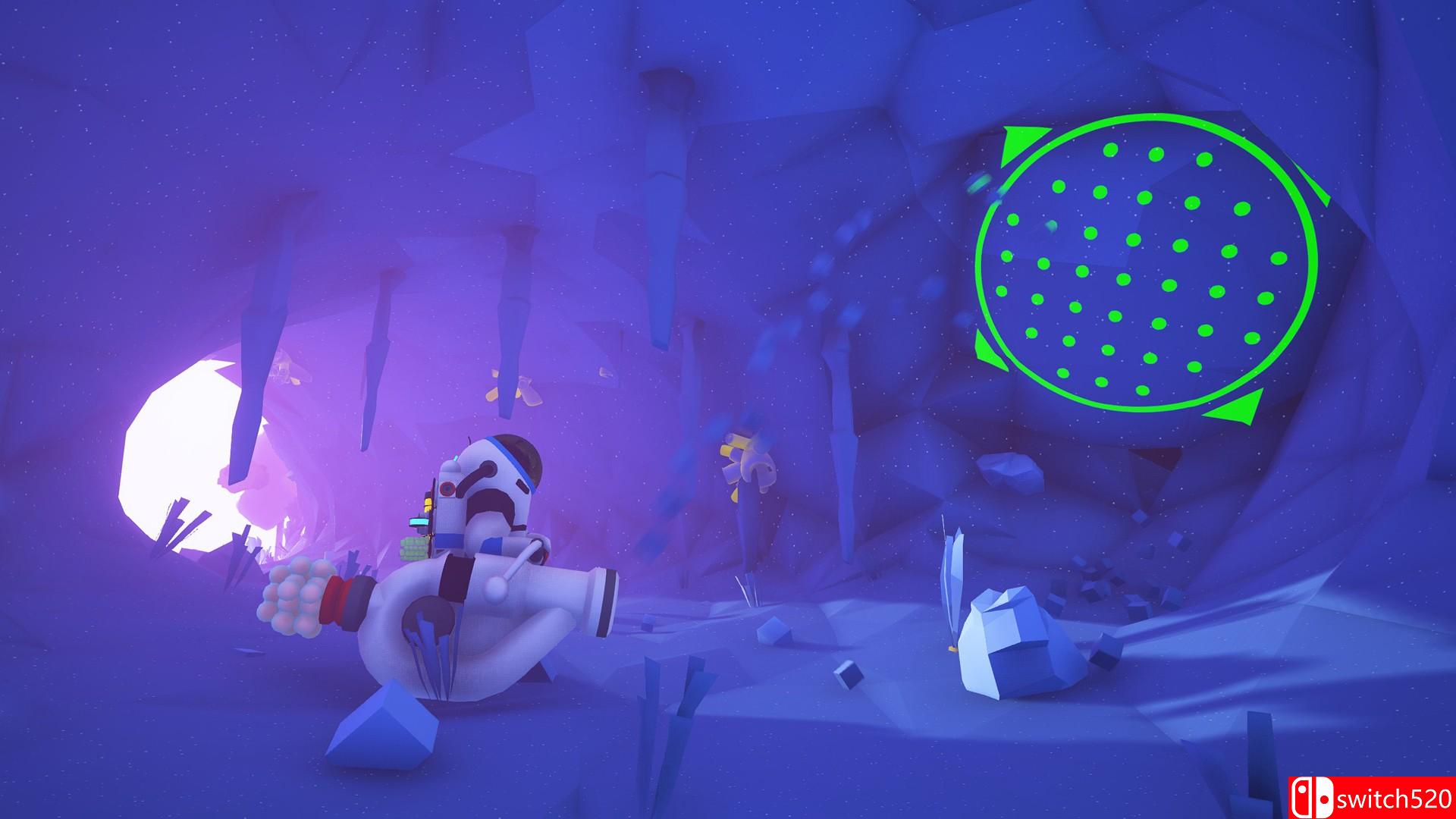Toggle the glowing cyan light on the backpack

419,521
